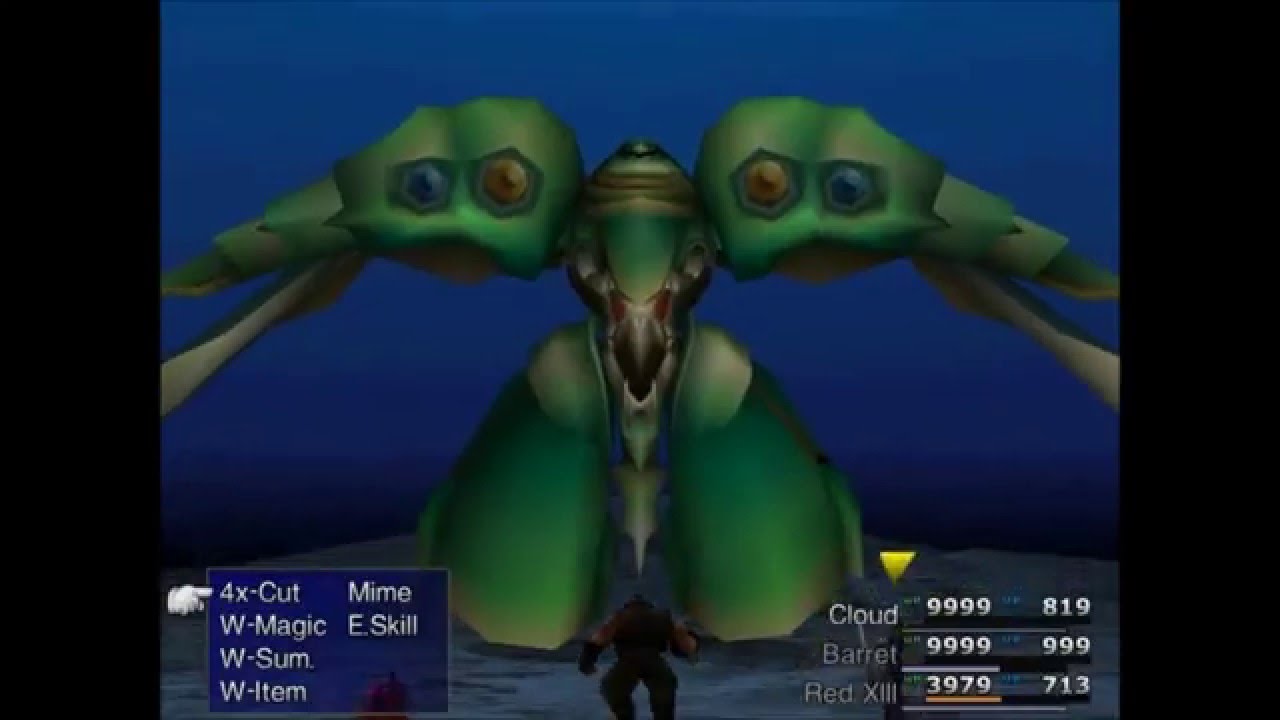The image size is (1280, 720).
Task: Choose W-Magic from the battle menu
Action: coord(272,626)
